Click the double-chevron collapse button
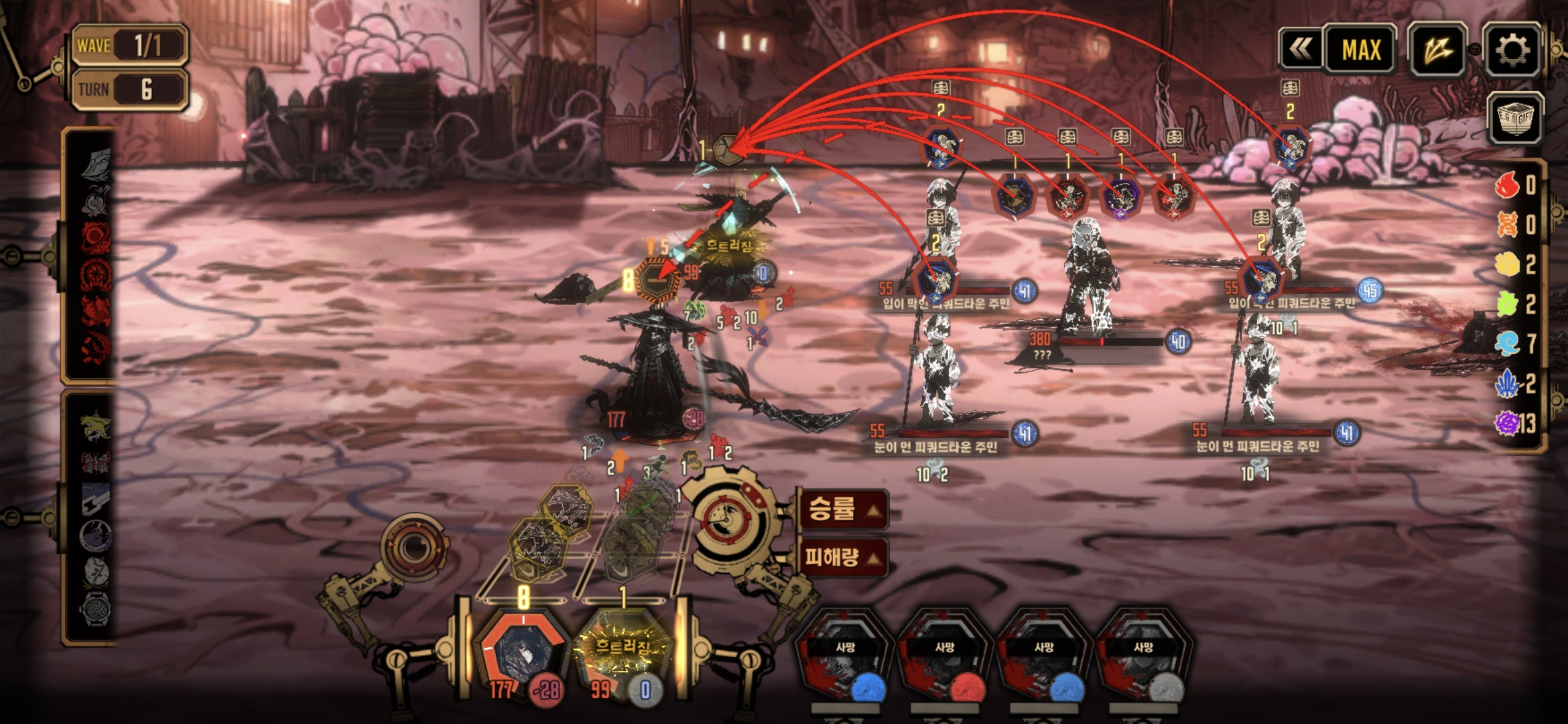The width and height of the screenshot is (1568, 724). 1301,50
